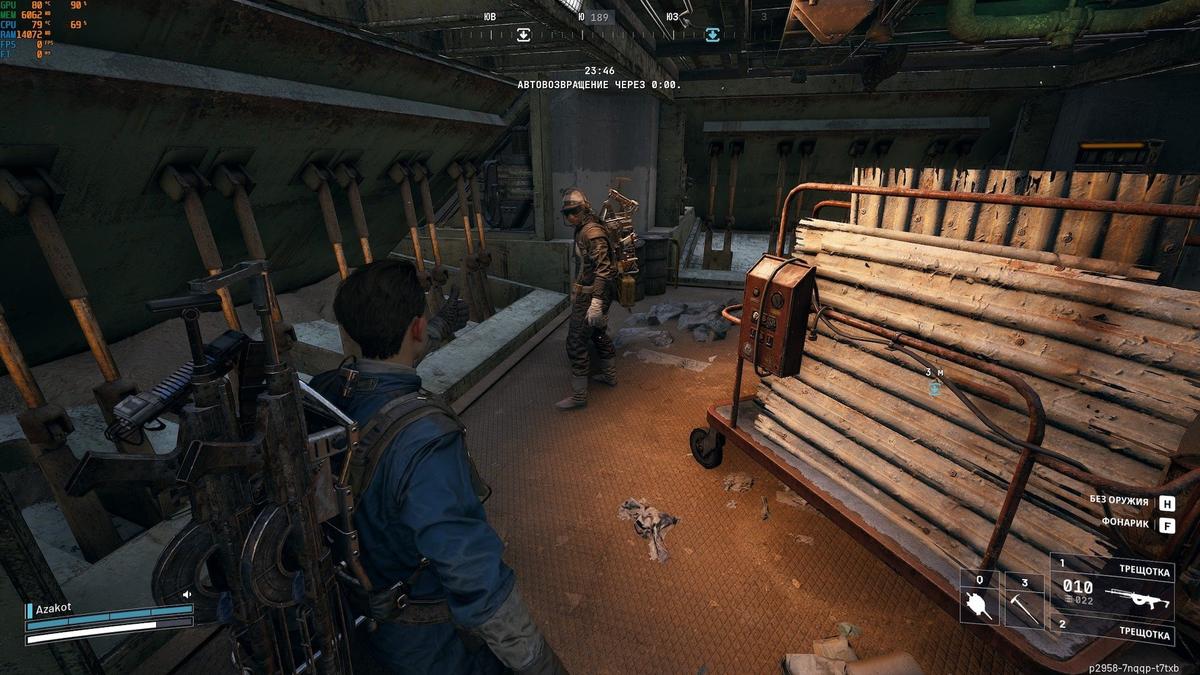This screenshot has height=675, width=1200.
Task: Click the blue extraction marker on the compass
Action: [x=712, y=35]
